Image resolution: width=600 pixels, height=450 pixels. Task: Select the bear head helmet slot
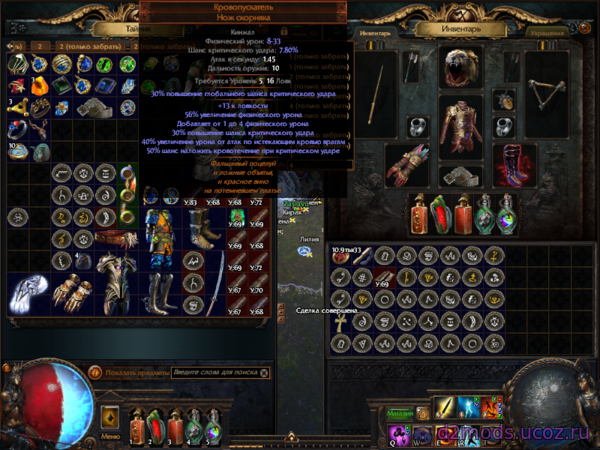463,65
